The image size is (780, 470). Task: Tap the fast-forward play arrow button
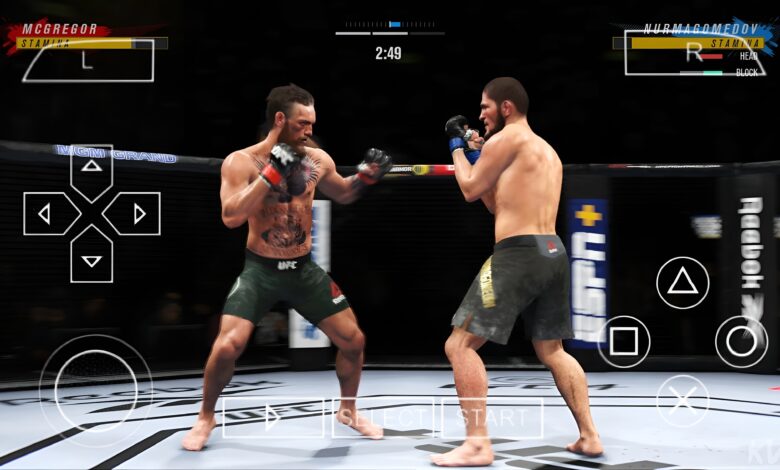pyautogui.click(x=272, y=417)
